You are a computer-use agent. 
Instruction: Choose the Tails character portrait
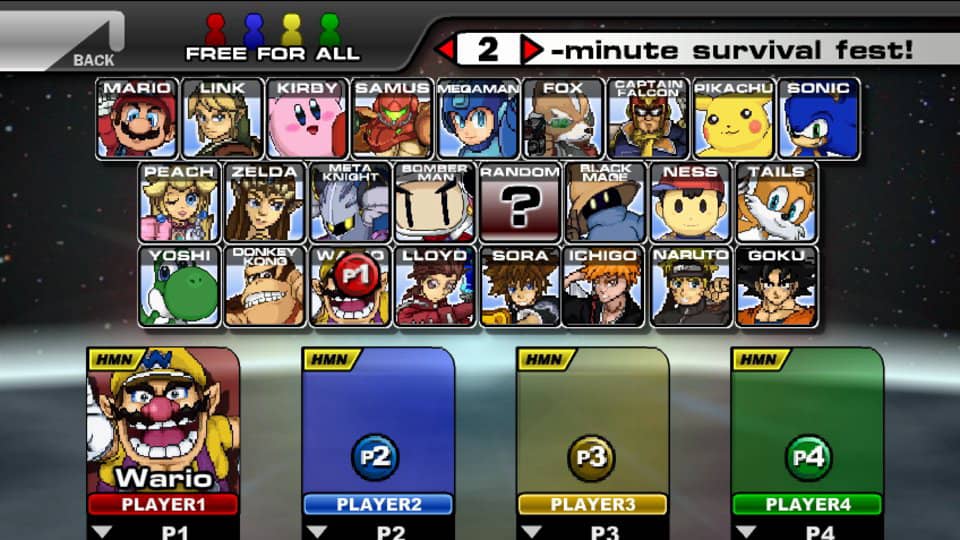(x=777, y=203)
